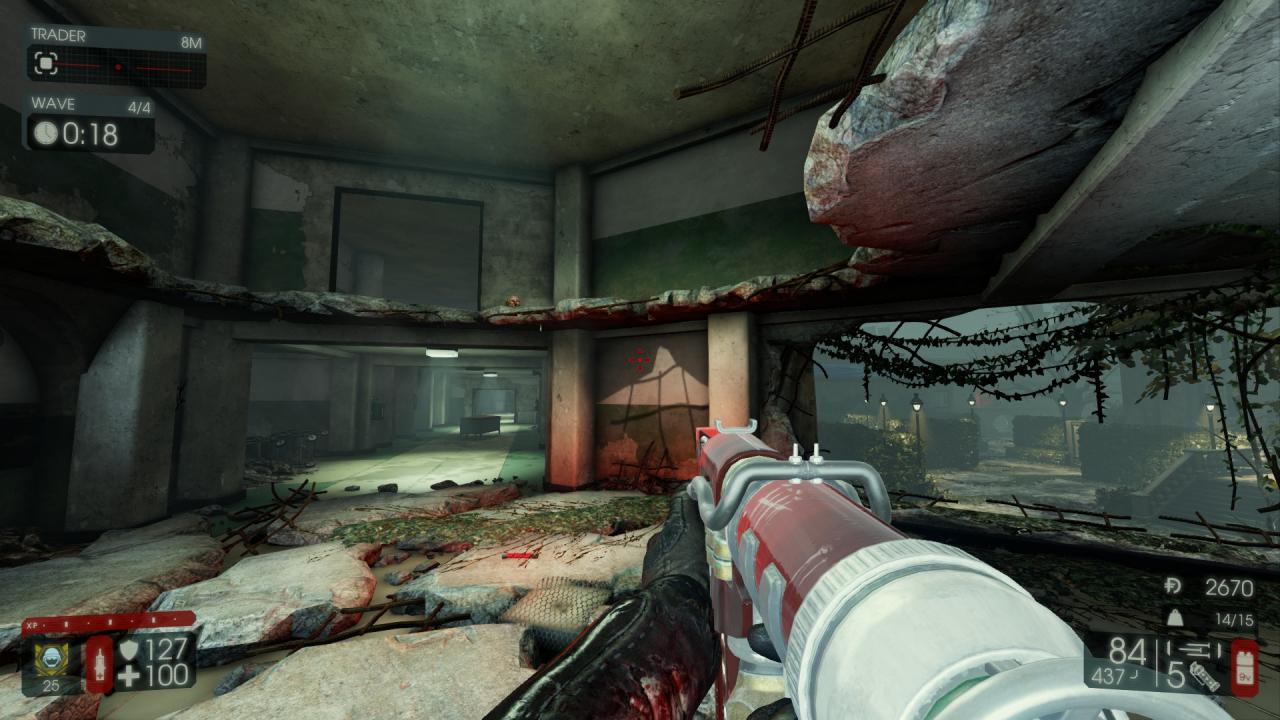Use the red healing syringe icon

pyautogui.click(x=99, y=664)
